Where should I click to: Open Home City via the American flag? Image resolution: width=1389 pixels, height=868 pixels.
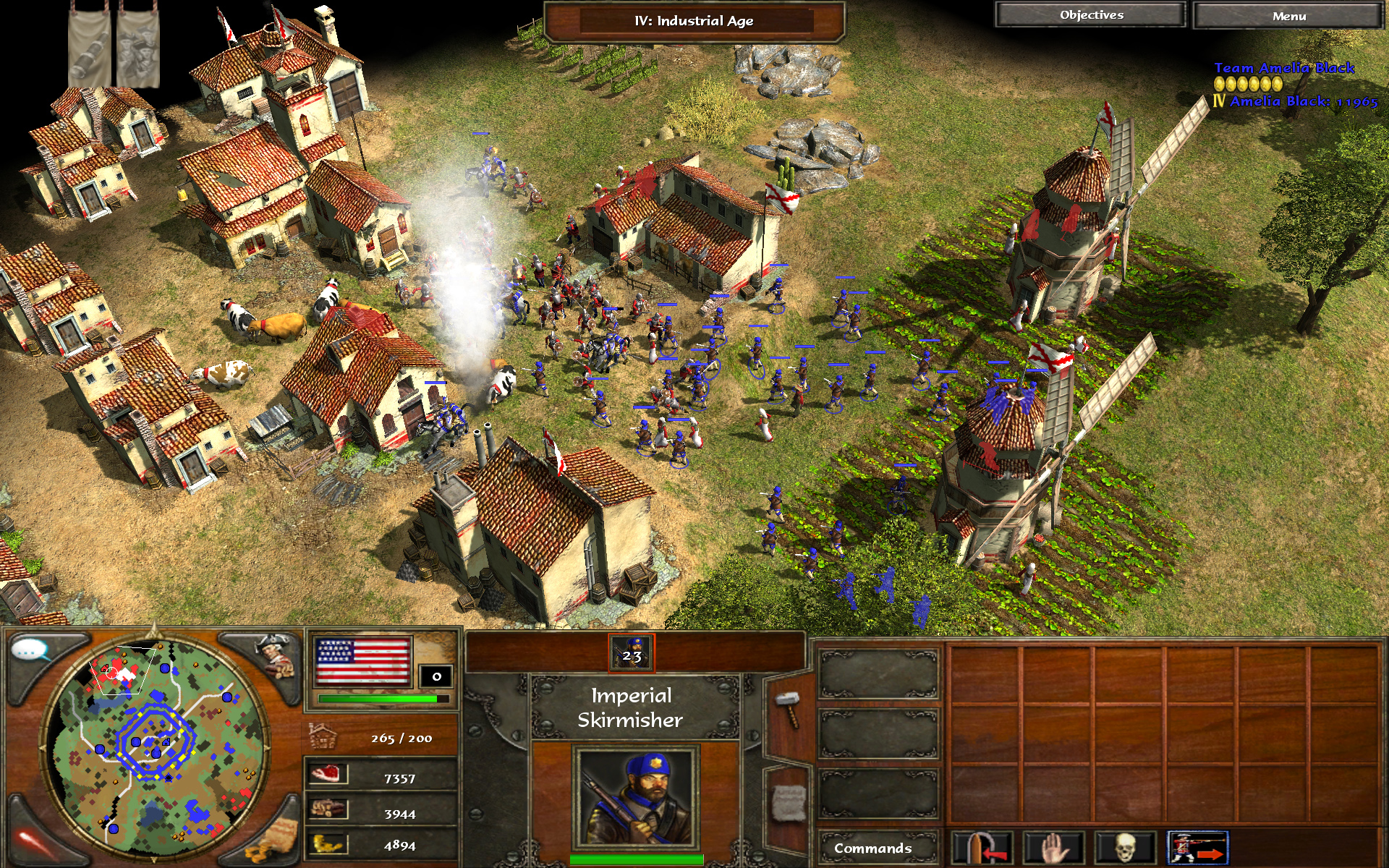coord(363,661)
